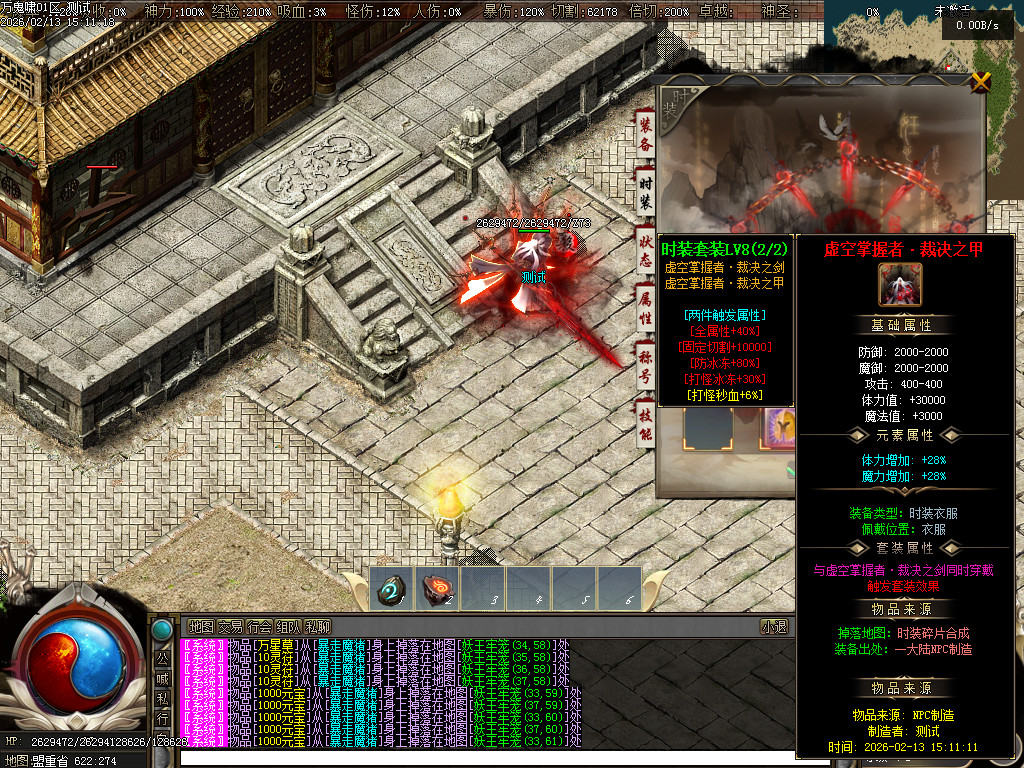
Task: Select the 私 (Whisper) chat channel
Action: coord(162,698)
